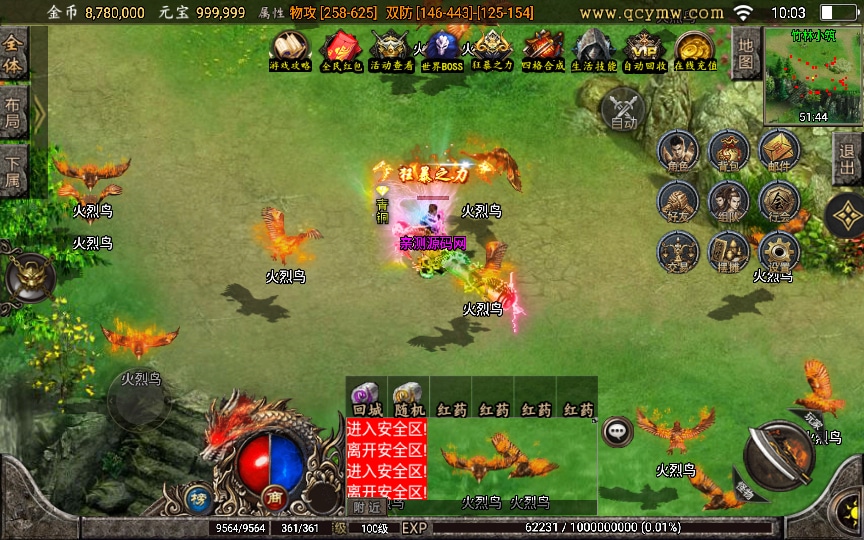Open the chat speech bubble button

tap(618, 431)
